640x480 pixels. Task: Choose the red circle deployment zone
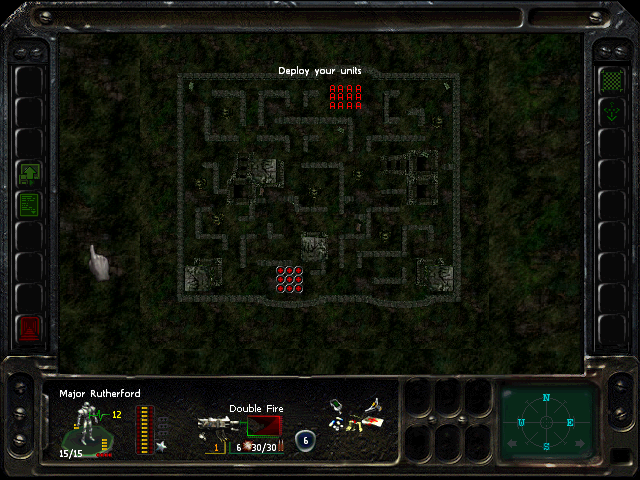290,279
